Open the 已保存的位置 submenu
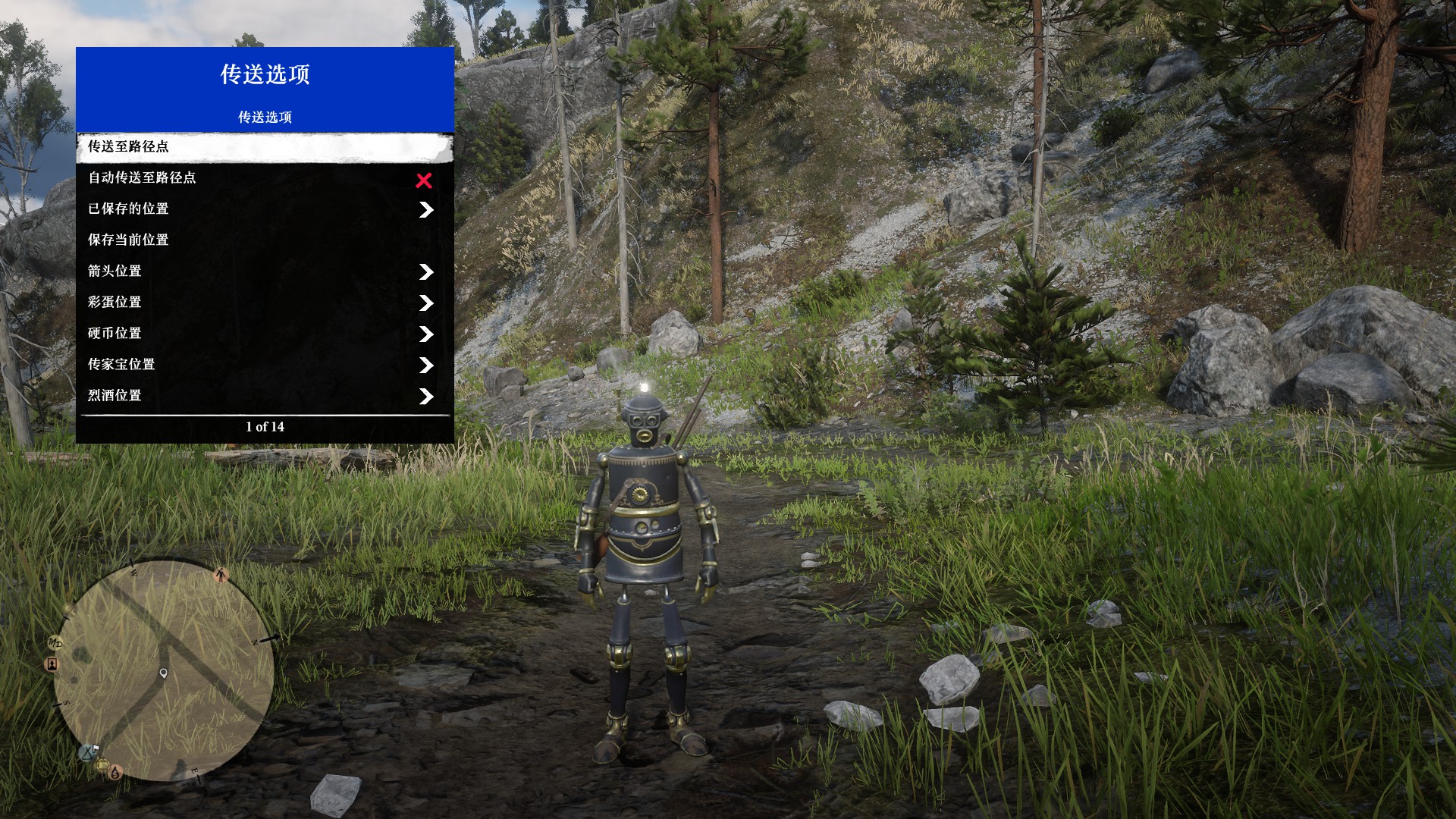This screenshot has height=819, width=1456. pyautogui.click(x=265, y=209)
